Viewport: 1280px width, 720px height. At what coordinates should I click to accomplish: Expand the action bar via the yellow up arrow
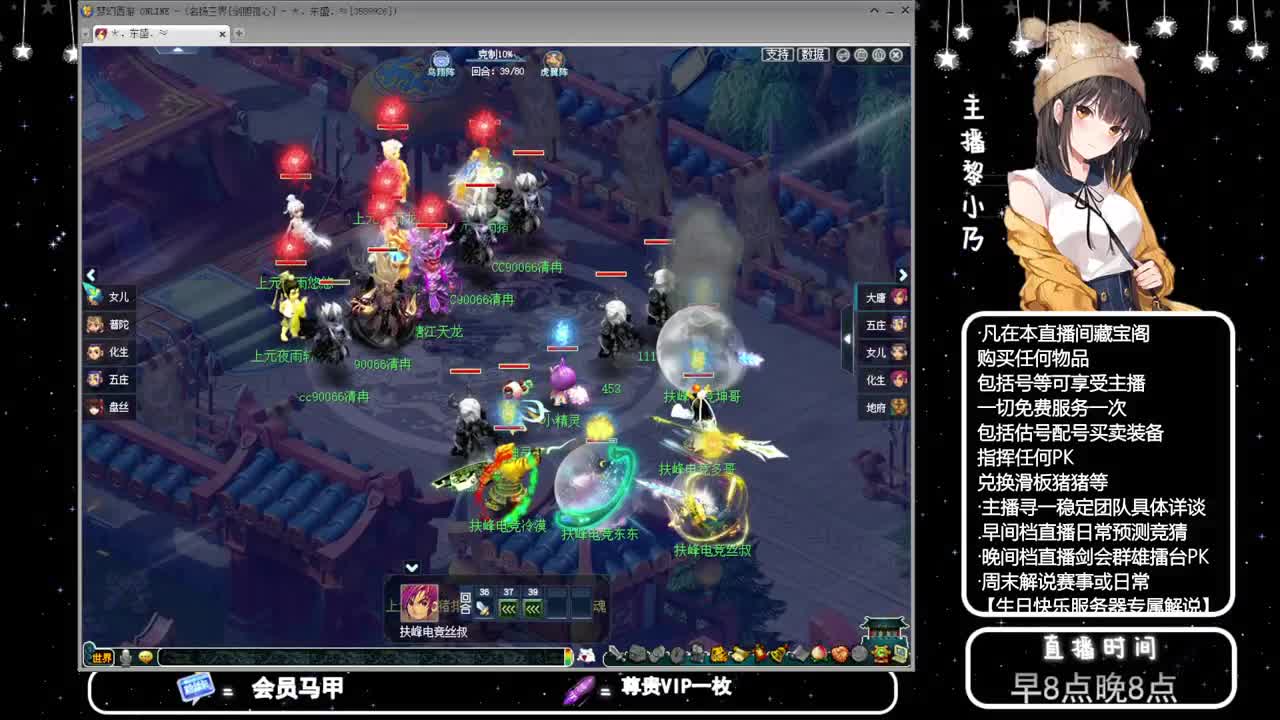[411, 569]
